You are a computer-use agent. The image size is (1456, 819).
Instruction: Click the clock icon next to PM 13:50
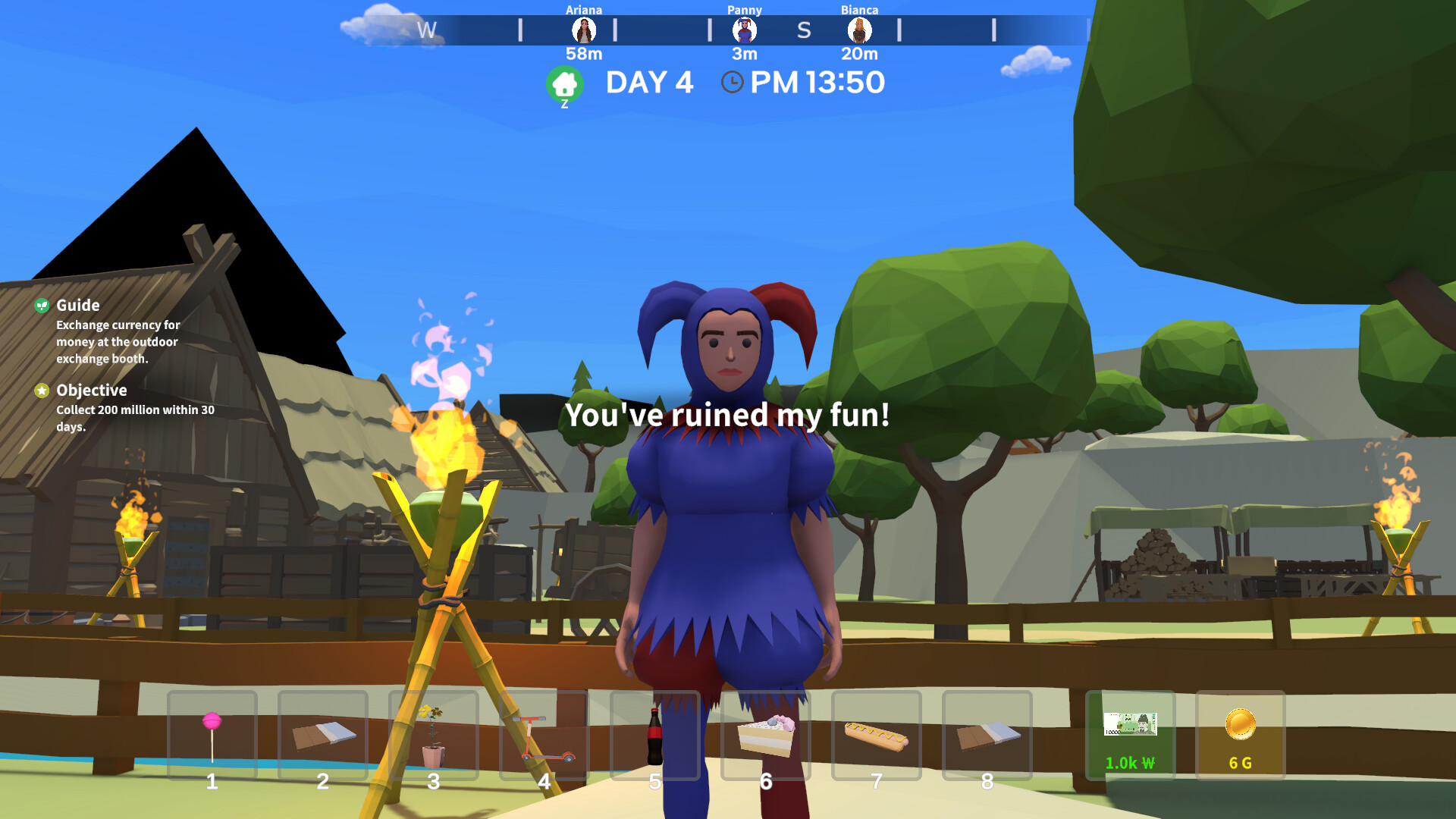tap(730, 82)
